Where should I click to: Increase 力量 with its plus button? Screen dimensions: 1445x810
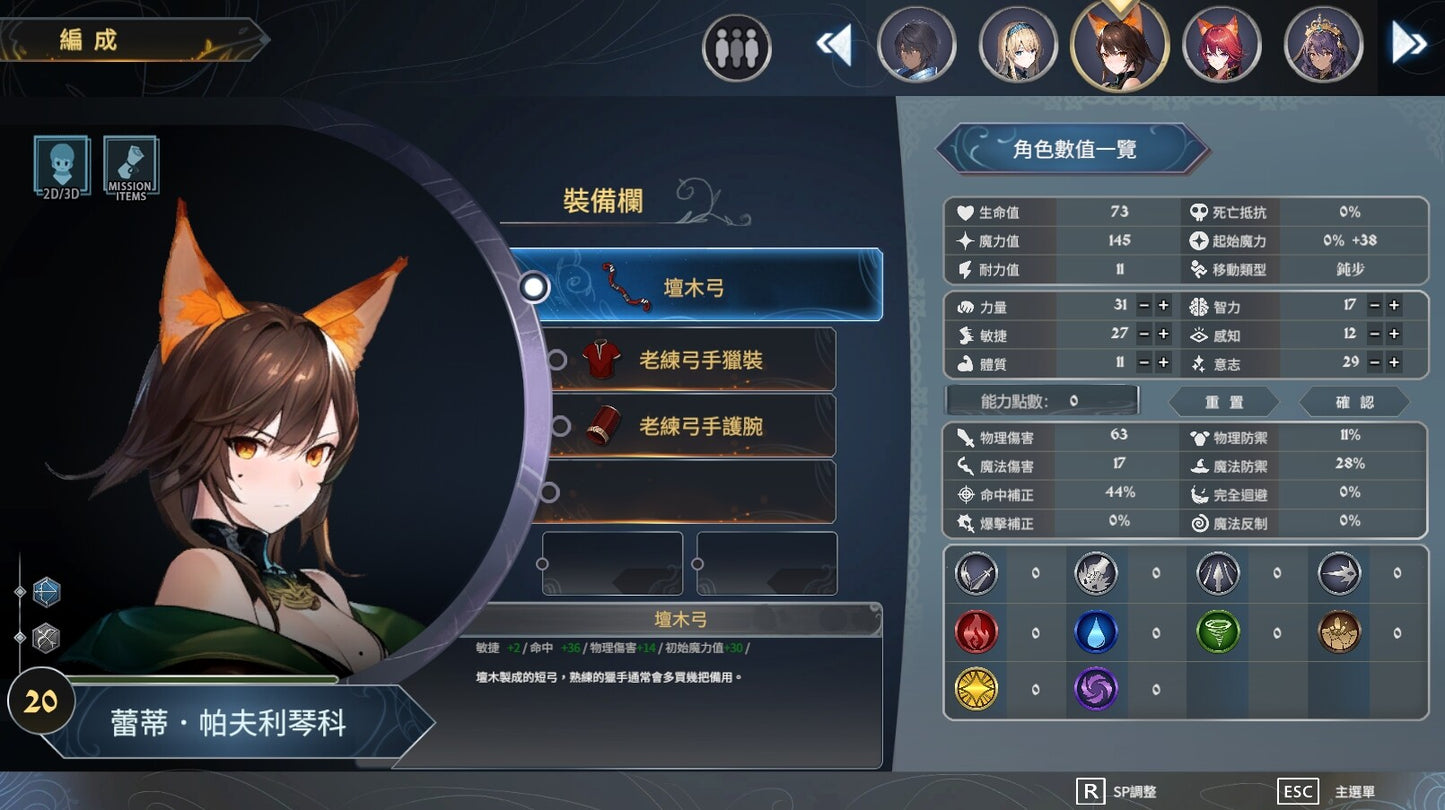pyautogui.click(x=1163, y=306)
